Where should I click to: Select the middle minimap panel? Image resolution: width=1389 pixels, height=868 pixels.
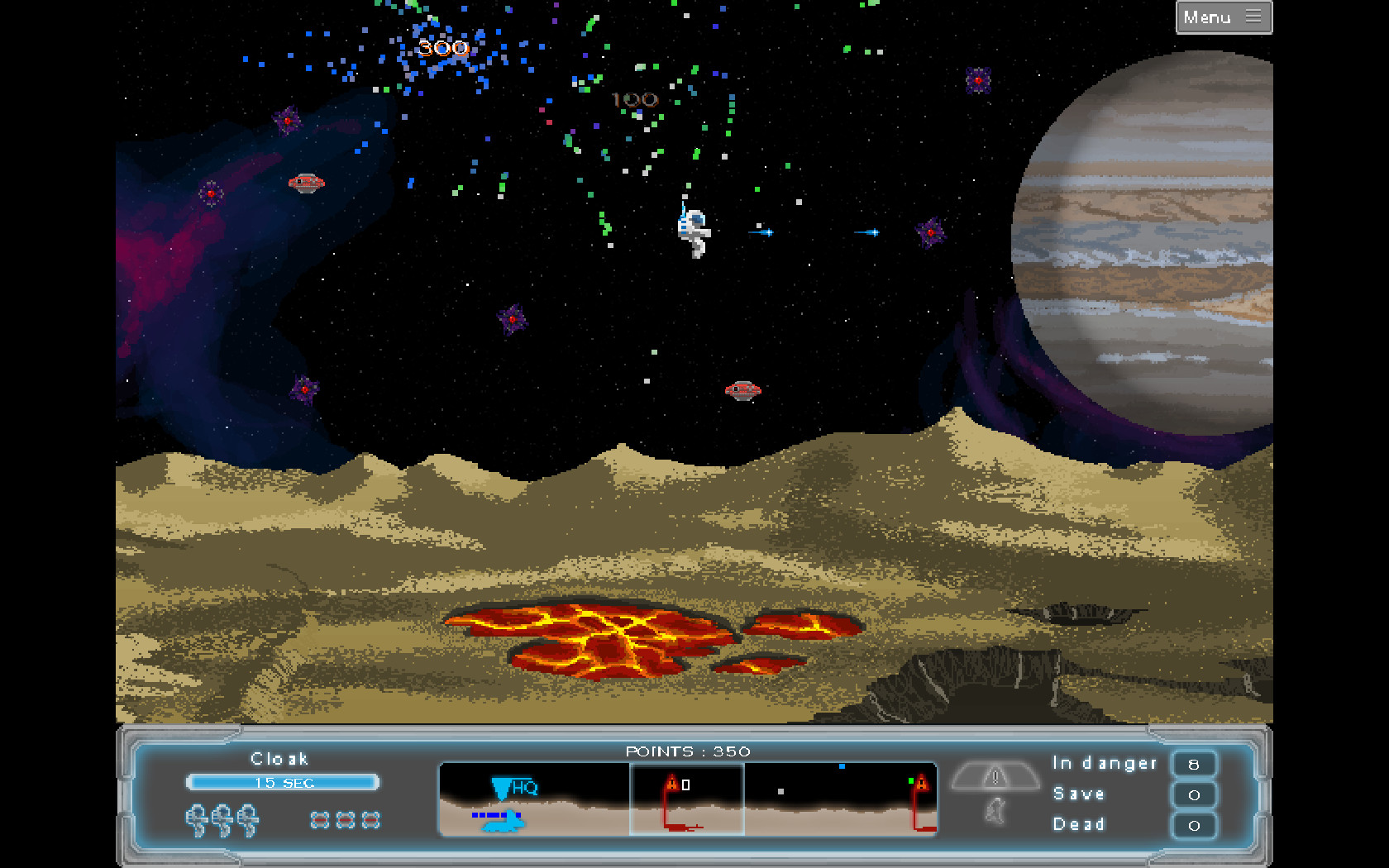[688, 799]
